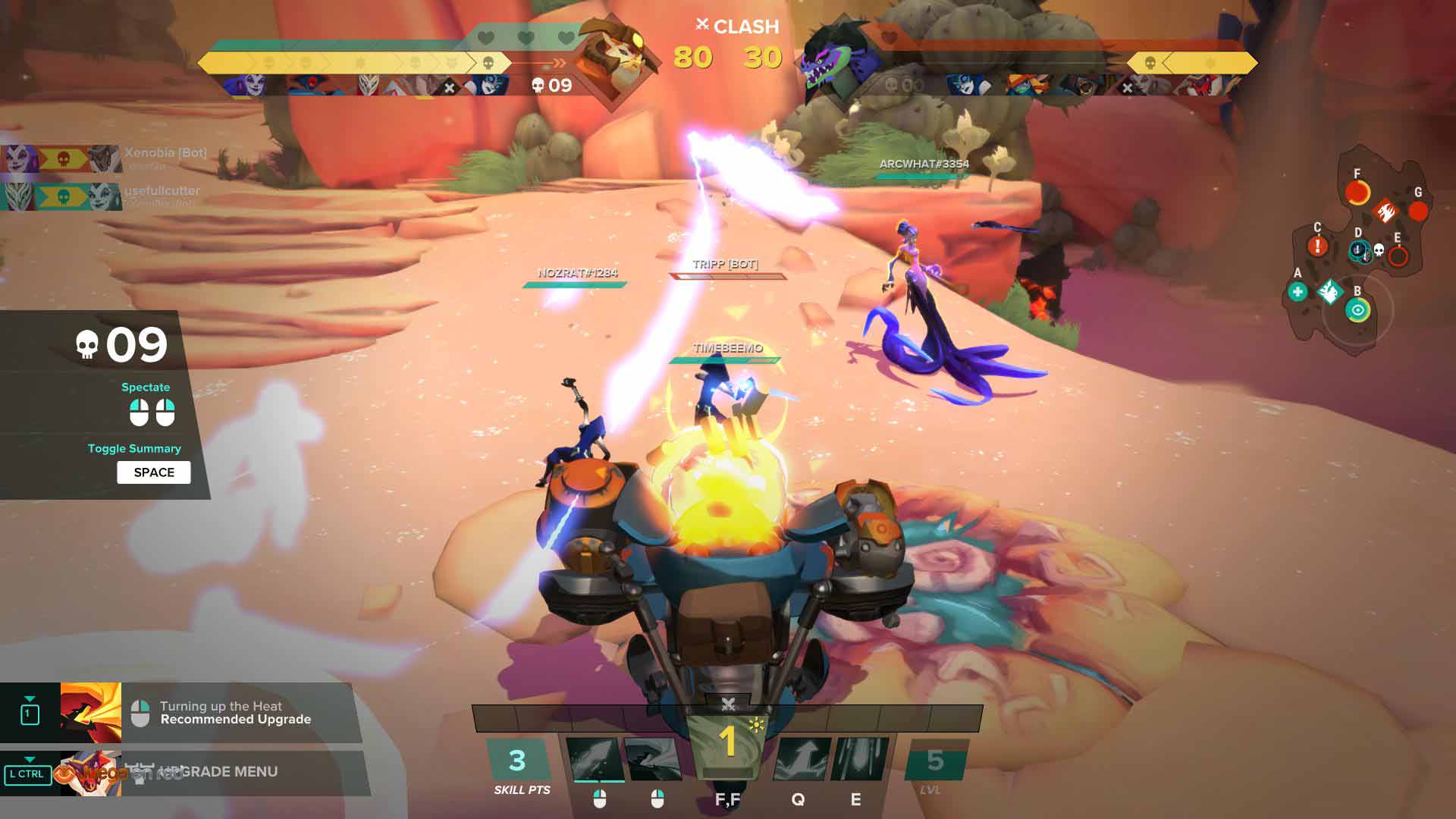The height and width of the screenshot is (819, 1456).
Task: Click the point E ring on the minimap
Action: point(1398,256)
